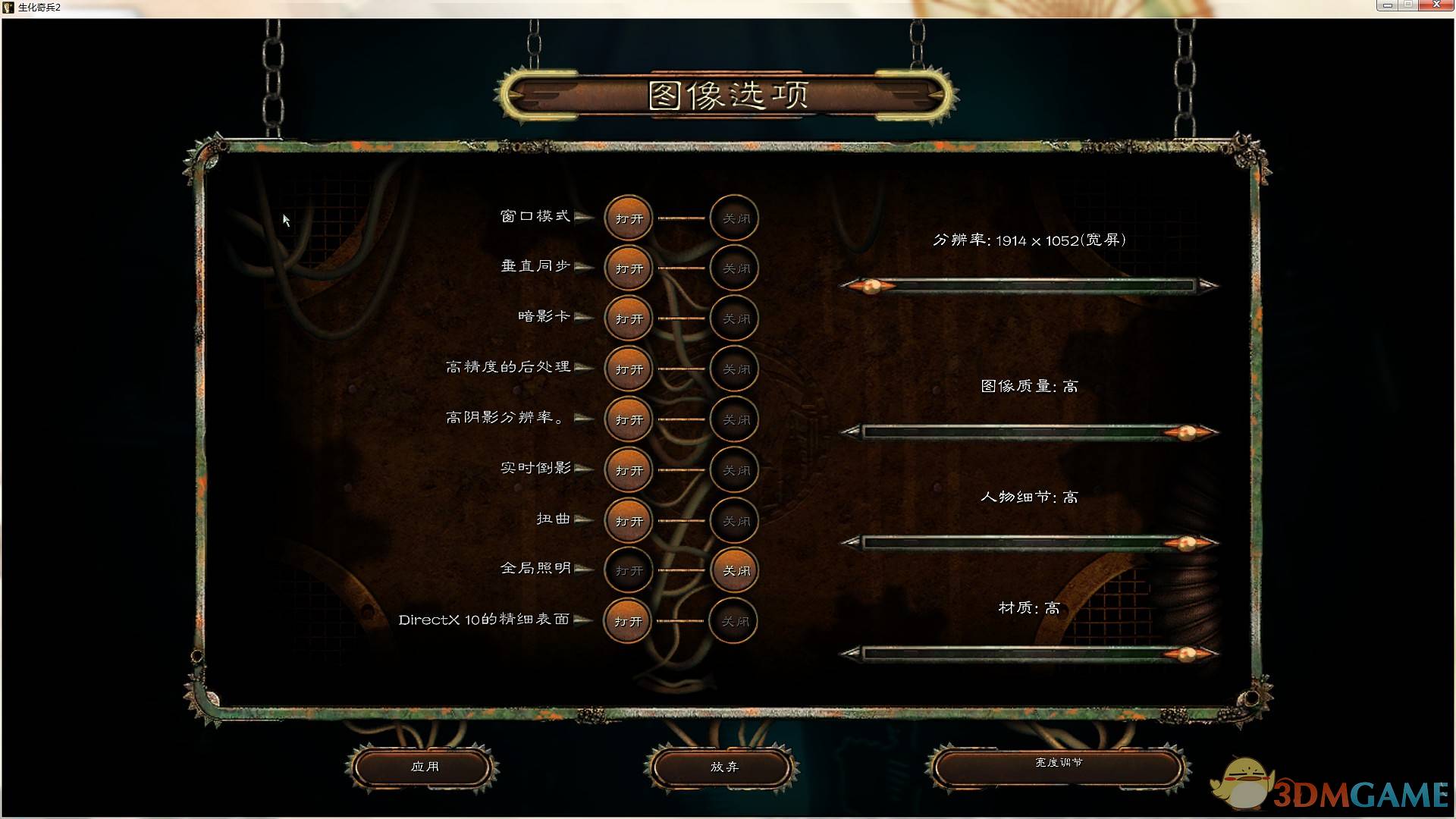This screenshot has height=819, width=1456.
Task: Turn off 垂直同步 (vertical sync)
Action: pos(733,268)
